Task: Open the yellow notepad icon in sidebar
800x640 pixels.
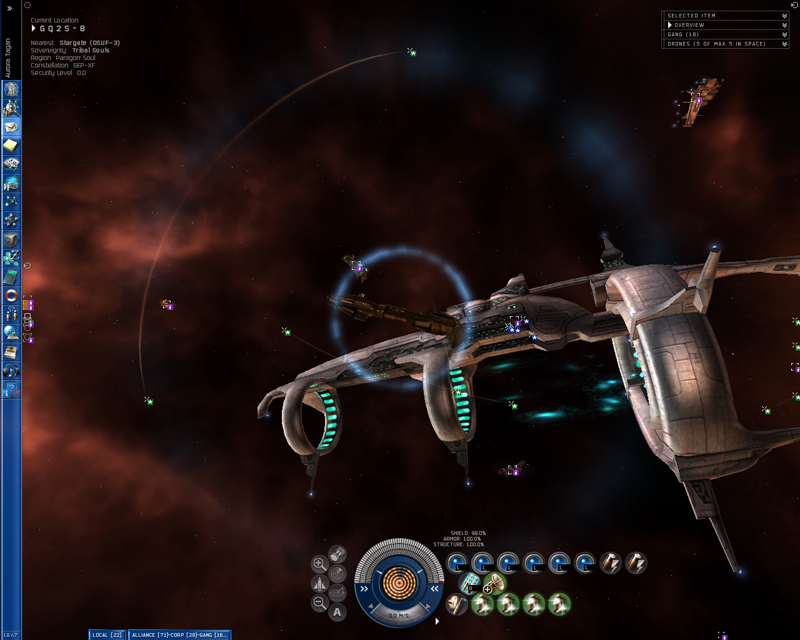Action: (x=11, y=146)
